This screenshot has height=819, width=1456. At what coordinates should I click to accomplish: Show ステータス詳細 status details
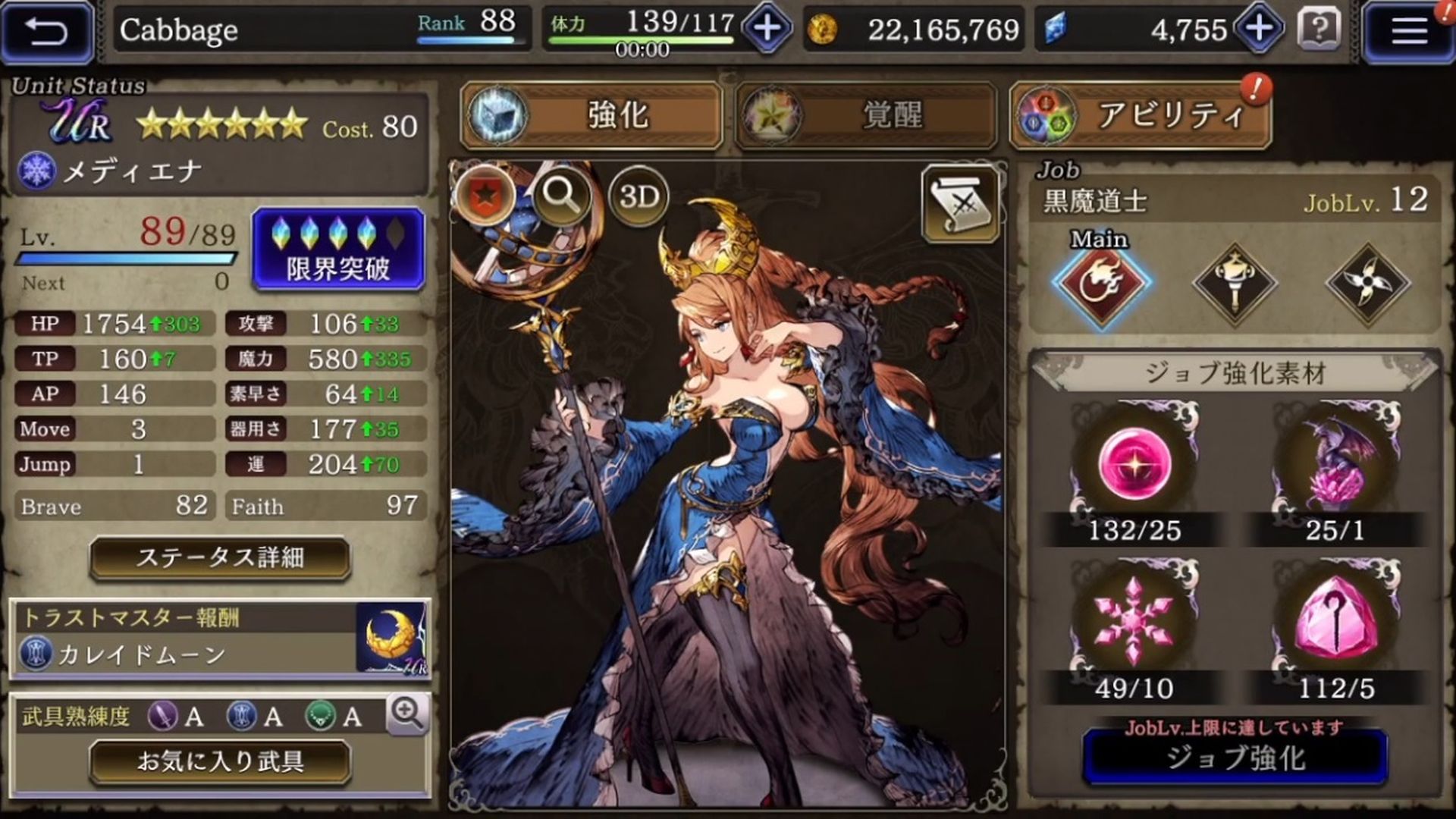(x=220, y=558)
